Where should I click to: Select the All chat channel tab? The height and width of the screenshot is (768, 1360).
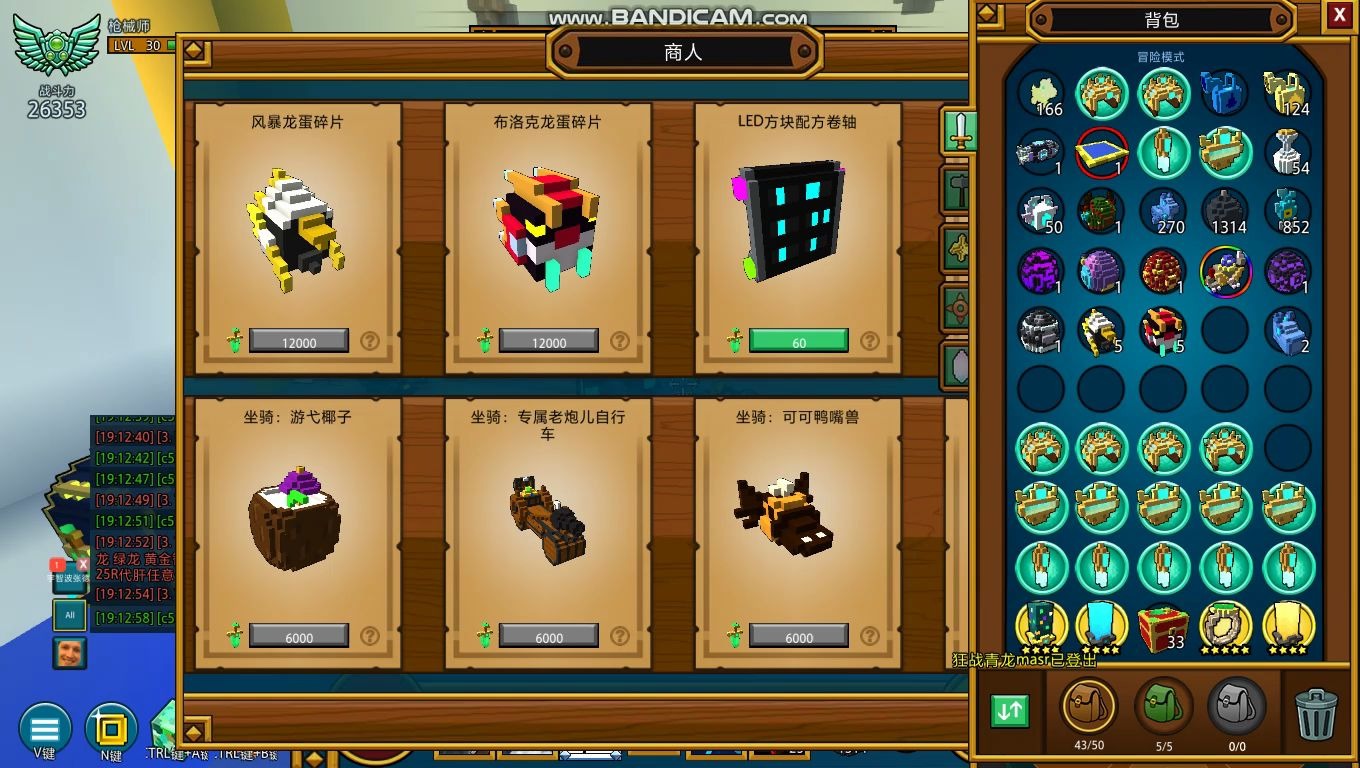click(x=70, y=615)
